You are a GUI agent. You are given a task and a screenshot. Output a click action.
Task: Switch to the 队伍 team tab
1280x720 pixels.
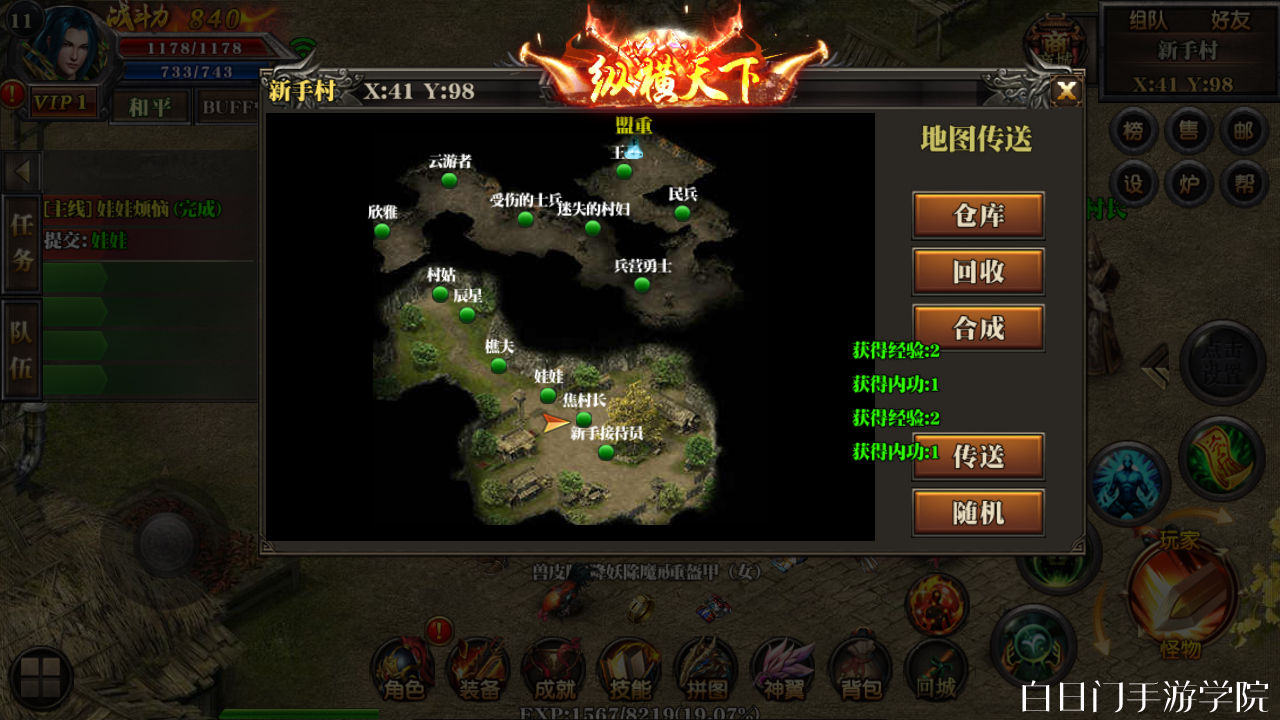click(x=22, y=349)
